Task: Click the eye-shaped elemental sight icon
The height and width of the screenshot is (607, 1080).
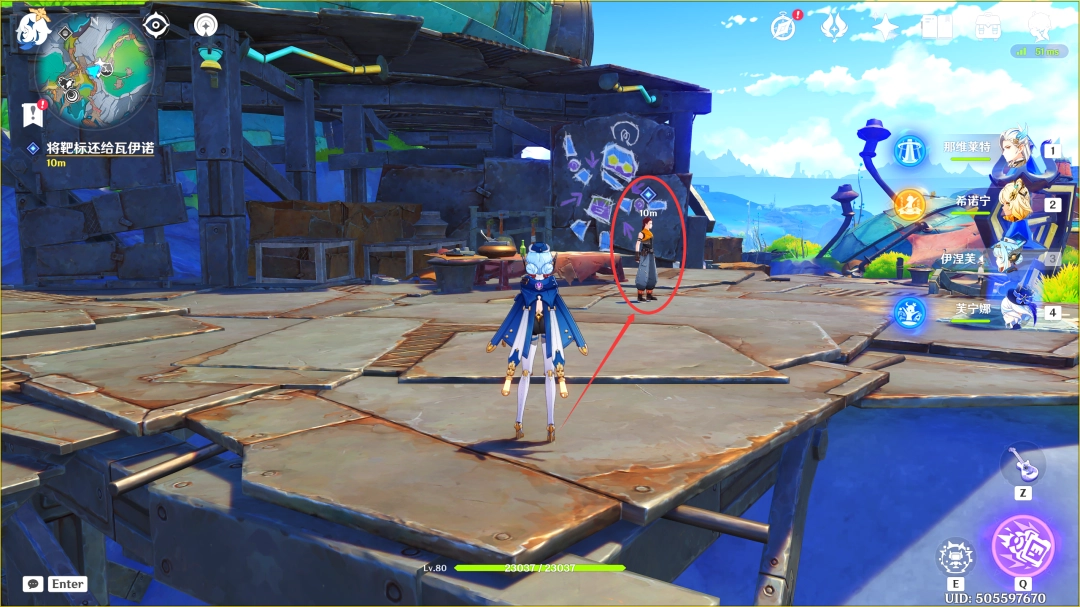Action: click(156, 25)
